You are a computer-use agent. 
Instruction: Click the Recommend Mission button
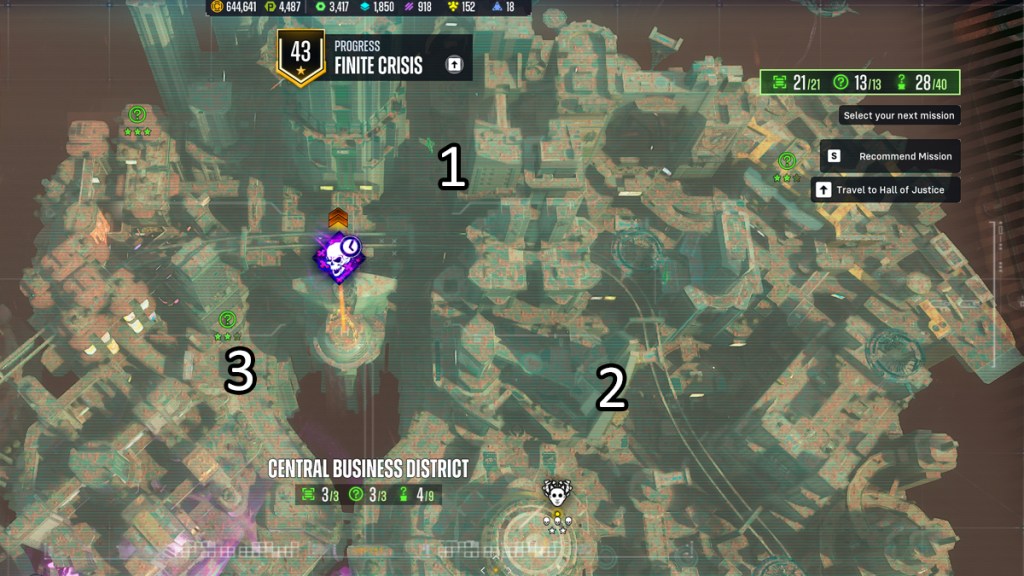889,157
